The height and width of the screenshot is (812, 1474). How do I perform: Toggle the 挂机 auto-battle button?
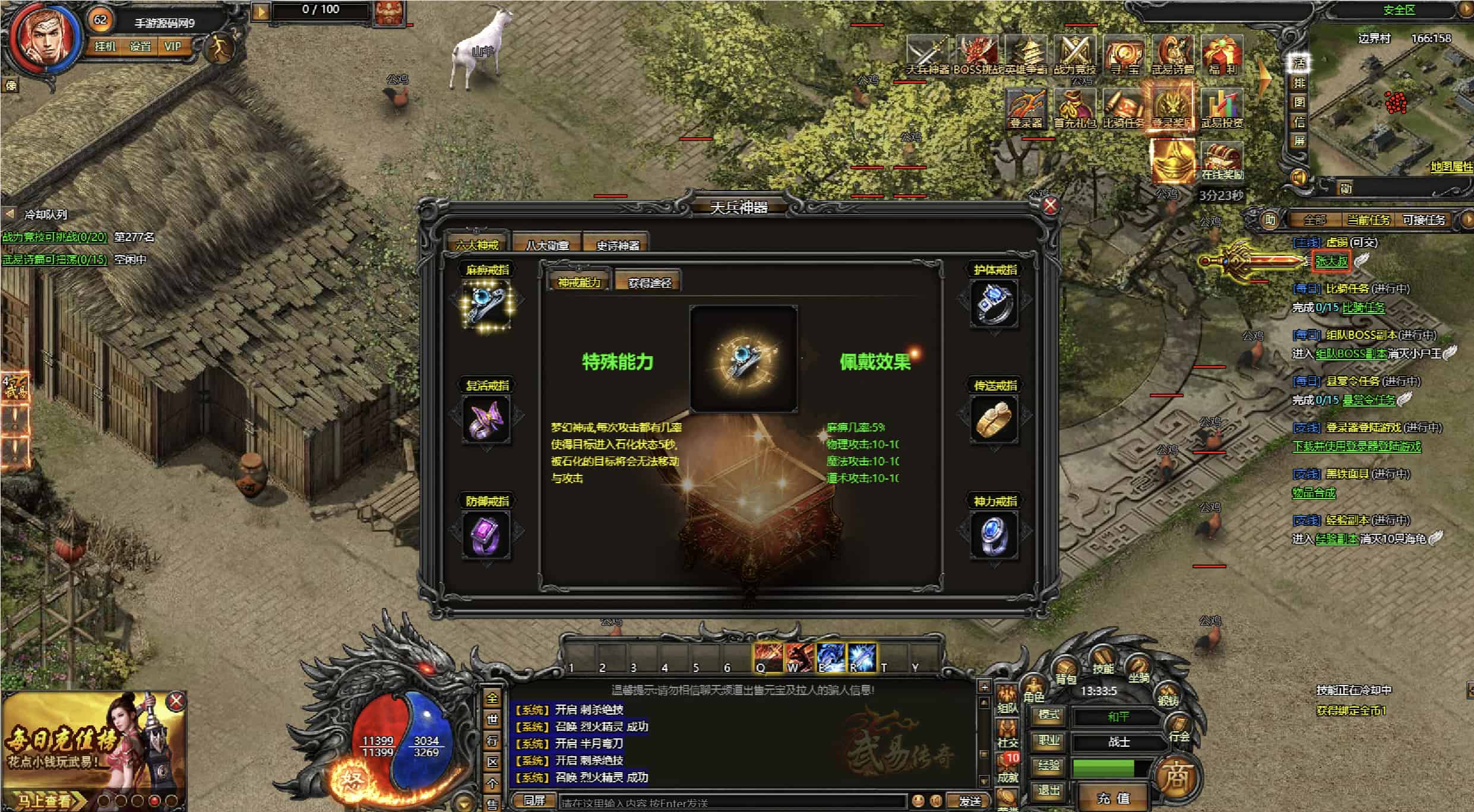pyautogui.click(x=105, y=46)
